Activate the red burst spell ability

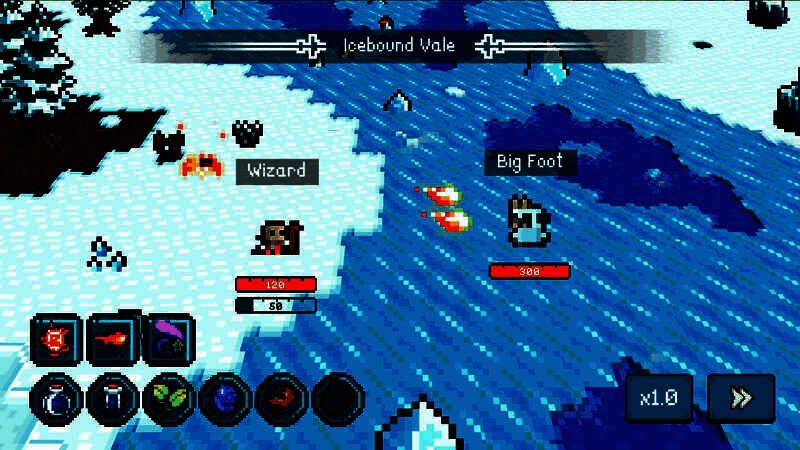pyautogui.click(x=56, y=341)
